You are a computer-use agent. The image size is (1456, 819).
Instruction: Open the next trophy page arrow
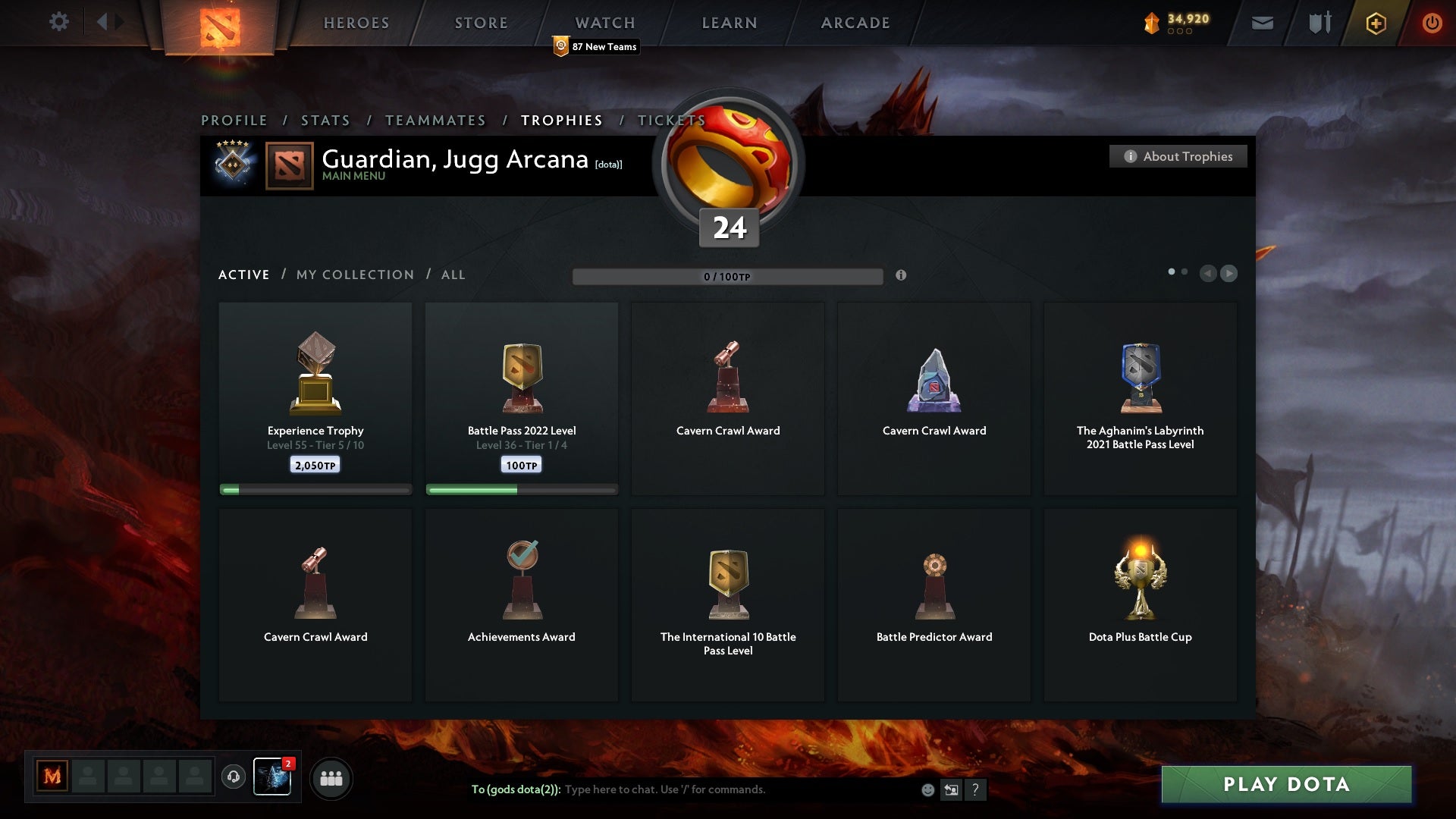pos(1229,274)
